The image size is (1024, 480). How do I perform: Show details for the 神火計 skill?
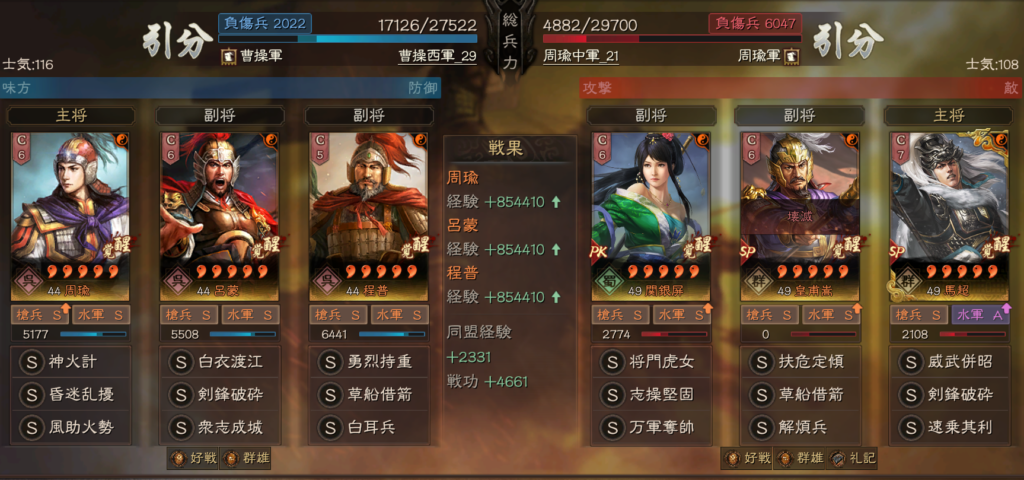[x=70, y=361]
